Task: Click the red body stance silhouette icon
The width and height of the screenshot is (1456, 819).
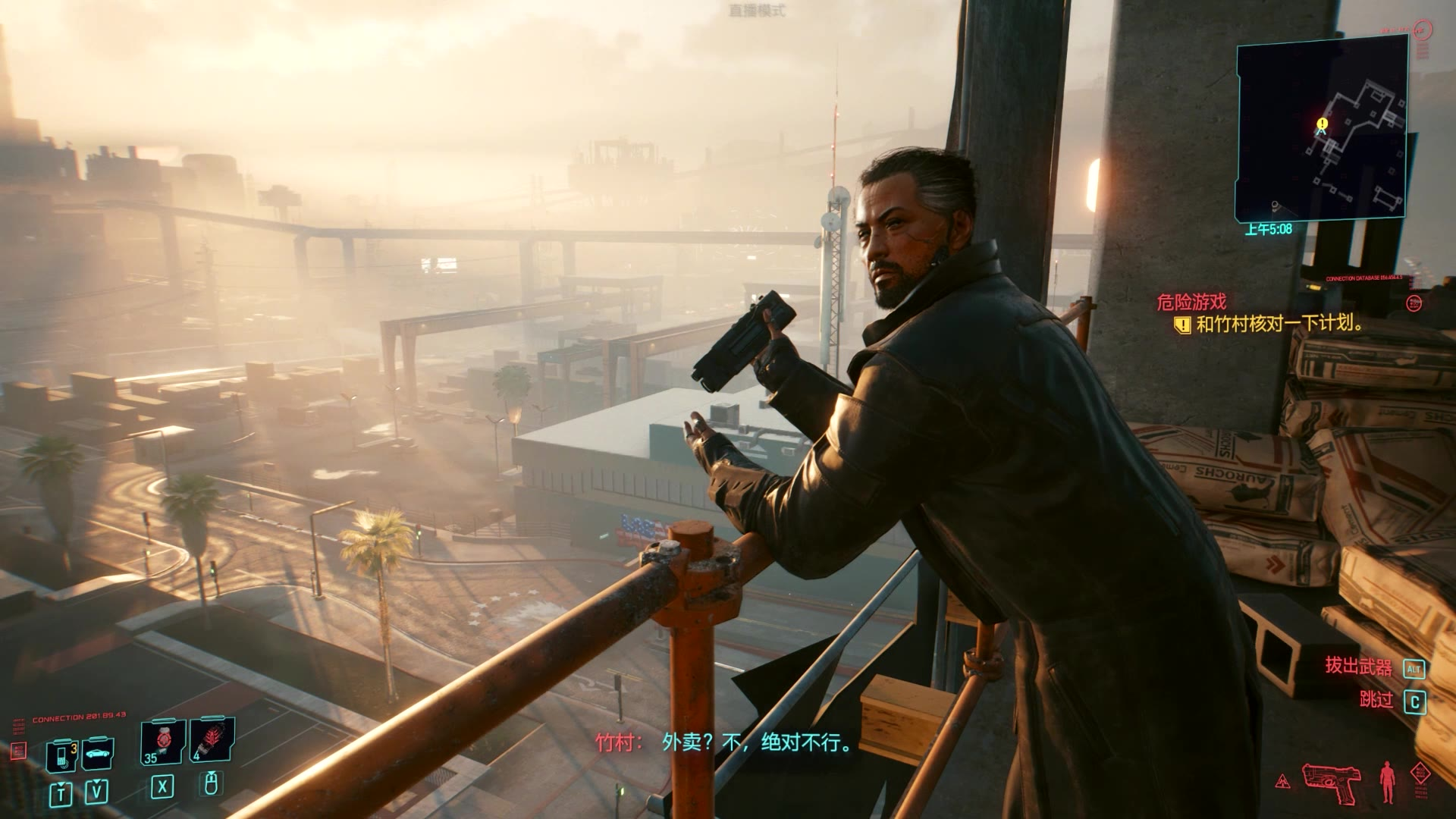Action: pos(1387,782)
